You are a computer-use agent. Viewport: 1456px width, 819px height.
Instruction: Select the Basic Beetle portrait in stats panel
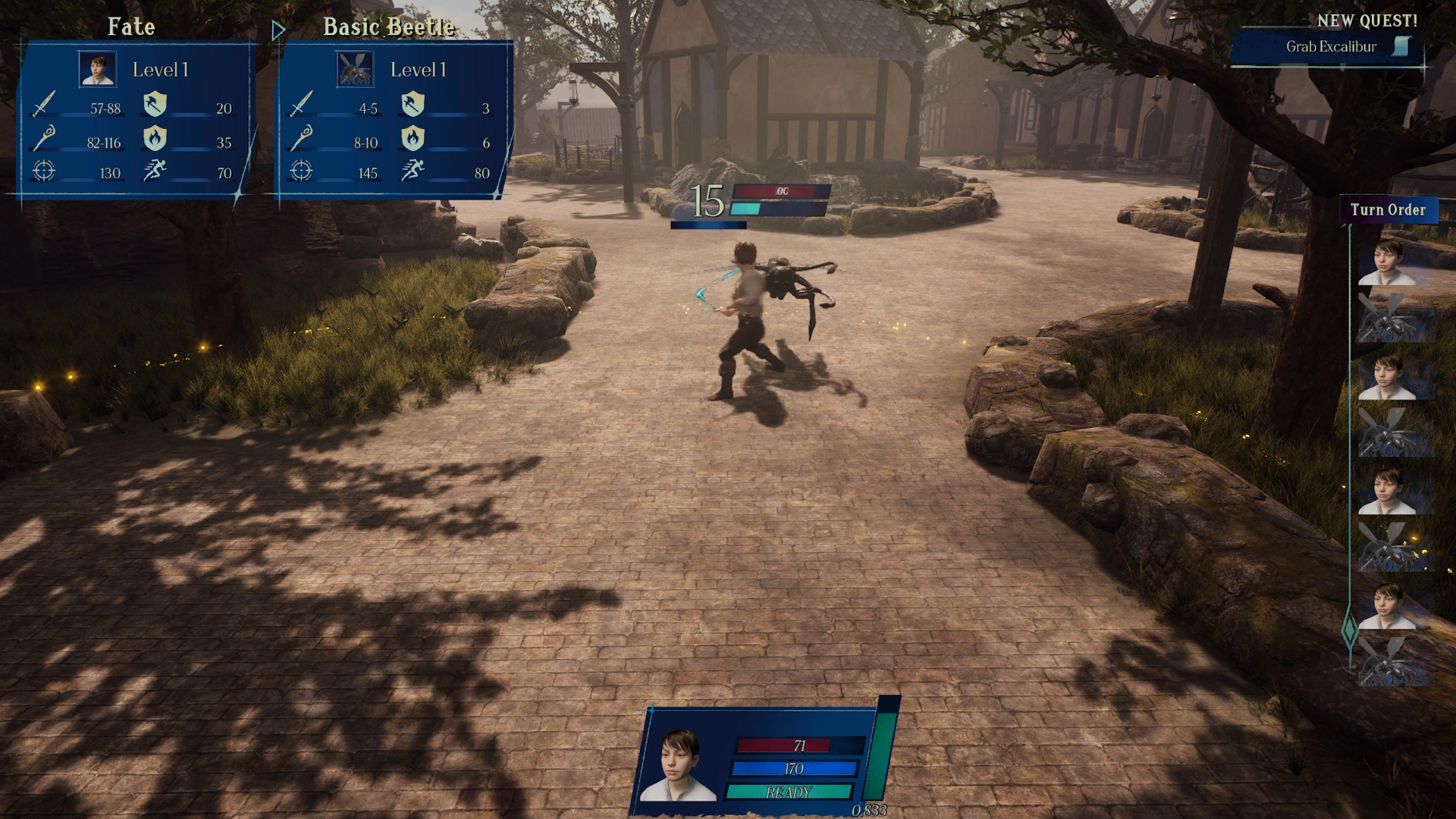[x=355, y=69]
